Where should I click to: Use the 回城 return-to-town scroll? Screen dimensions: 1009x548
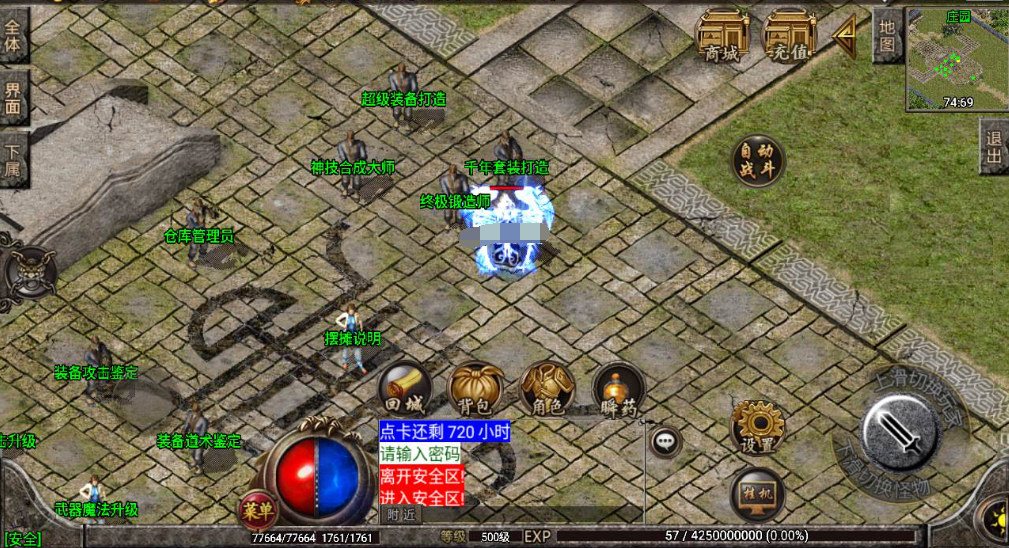[405, 388]
